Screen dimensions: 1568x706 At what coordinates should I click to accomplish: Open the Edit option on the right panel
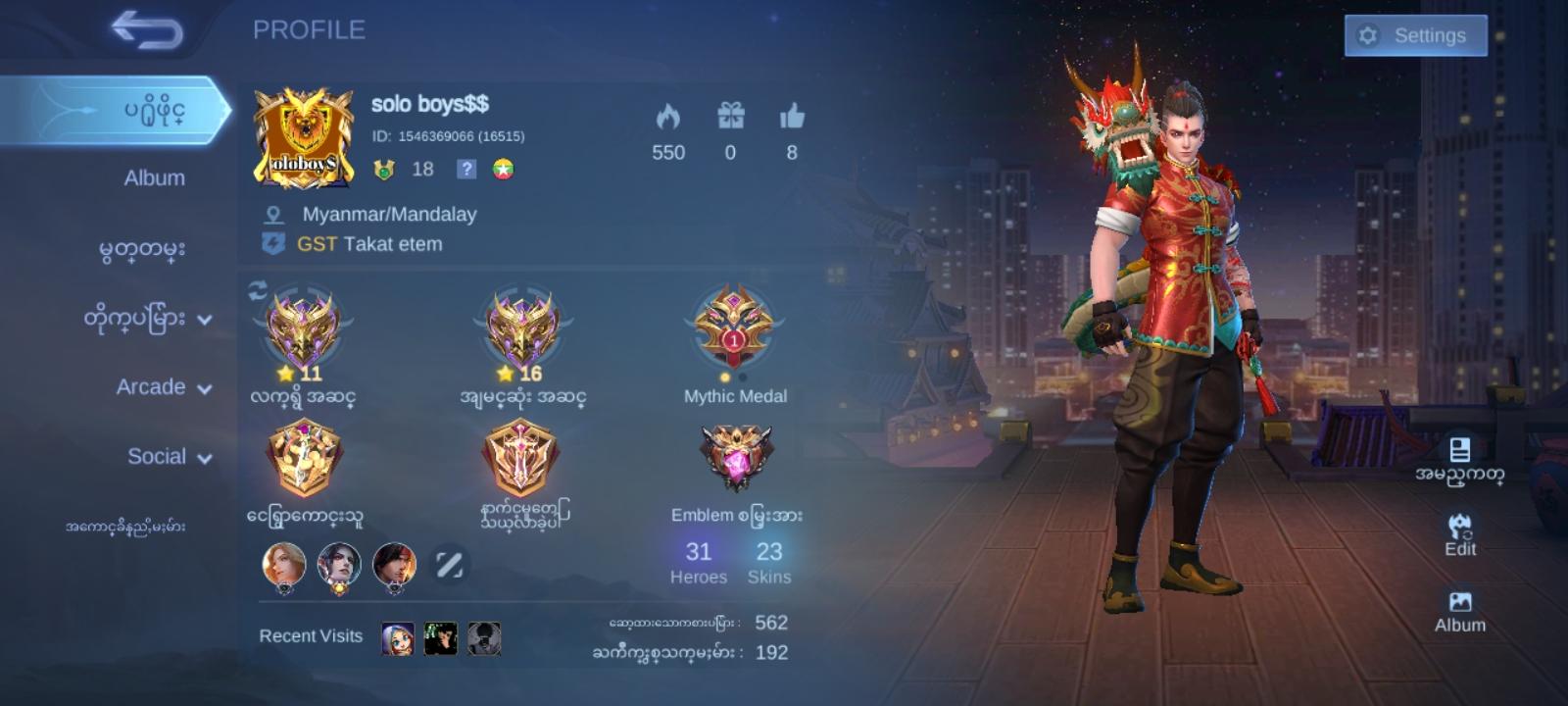(x=1461, y=533)
